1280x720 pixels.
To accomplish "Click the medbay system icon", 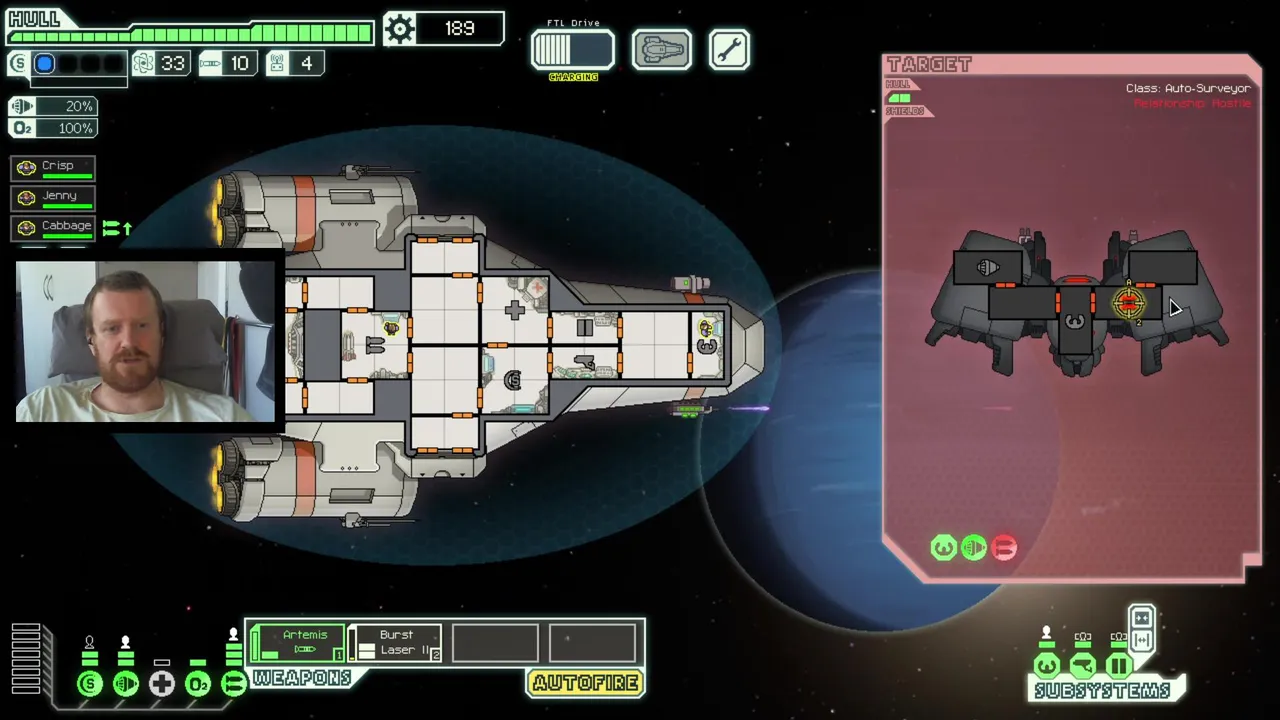I will coord(162,684).
